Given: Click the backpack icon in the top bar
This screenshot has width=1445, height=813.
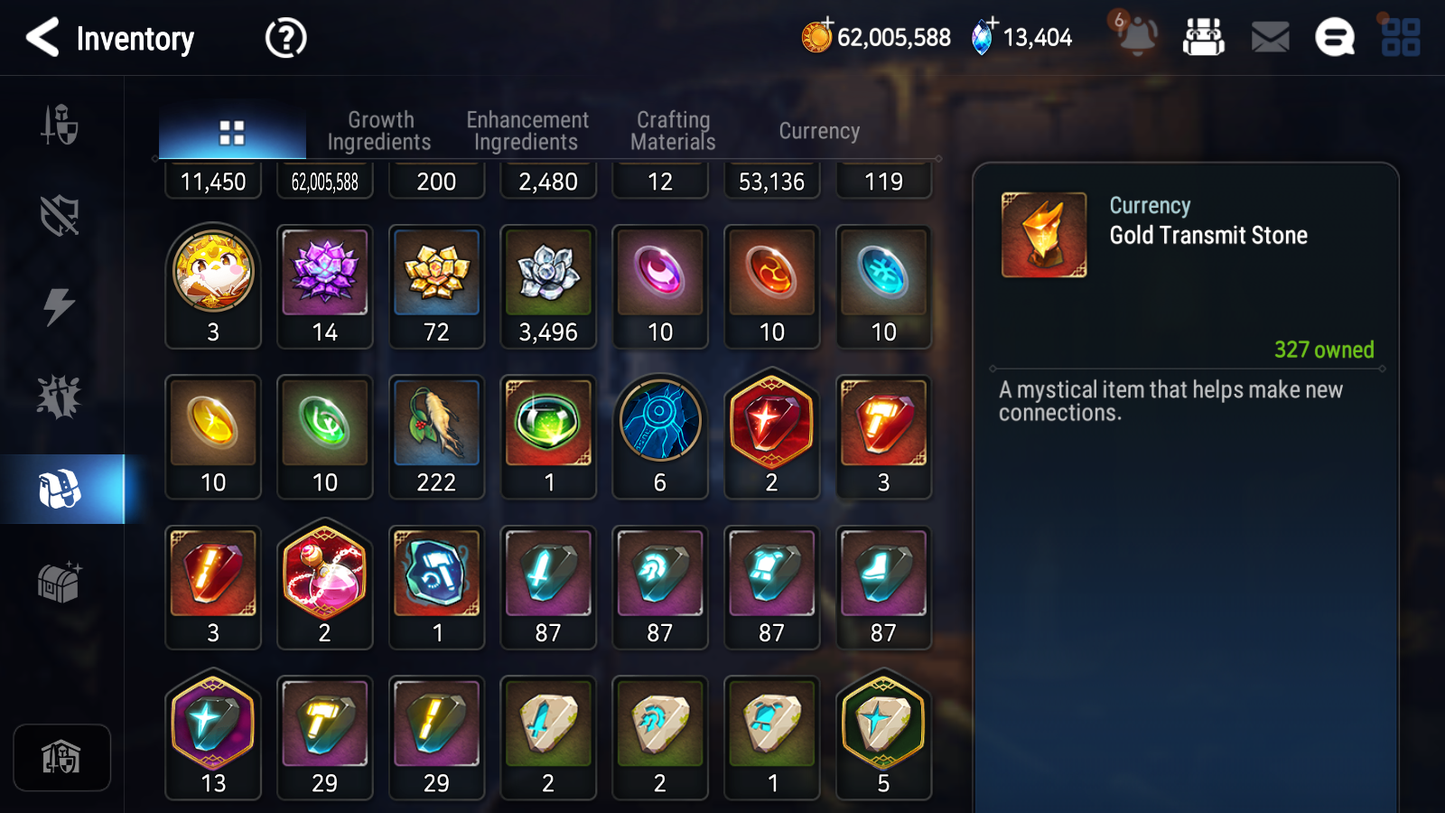Looking at the screenshot, I should (1203, 36).
